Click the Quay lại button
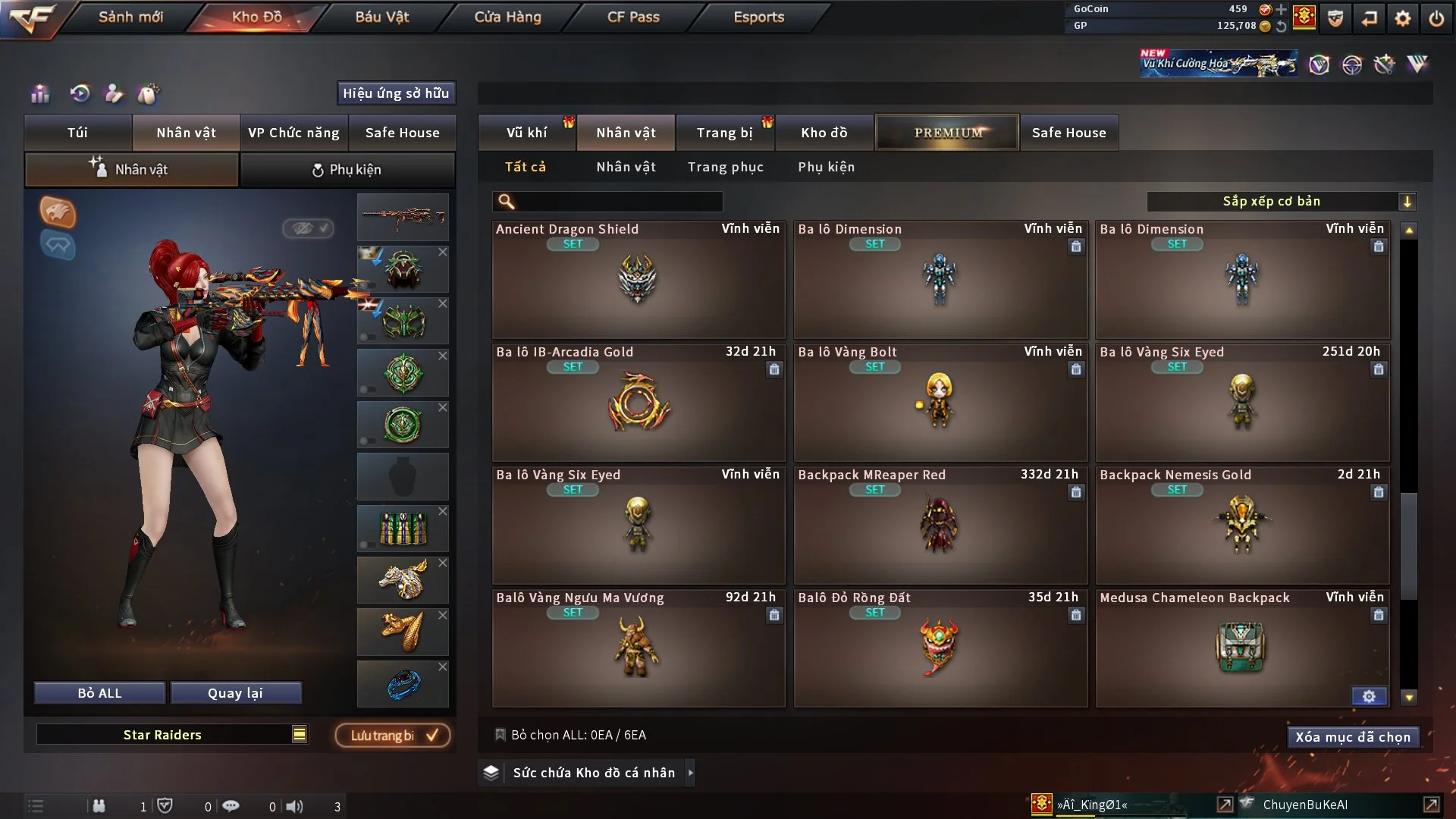 235,693
